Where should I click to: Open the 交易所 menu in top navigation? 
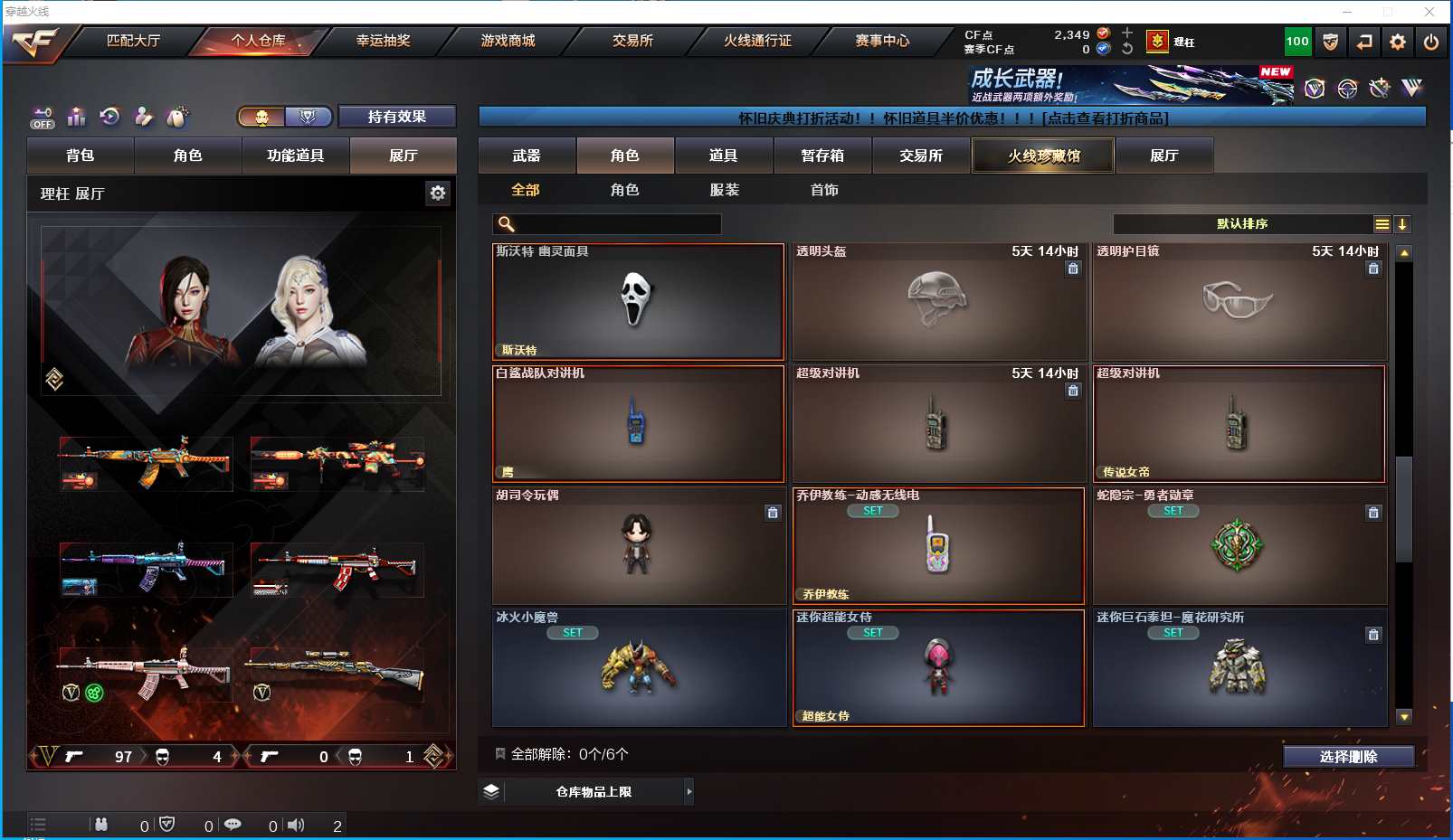[x=632, y=41]
